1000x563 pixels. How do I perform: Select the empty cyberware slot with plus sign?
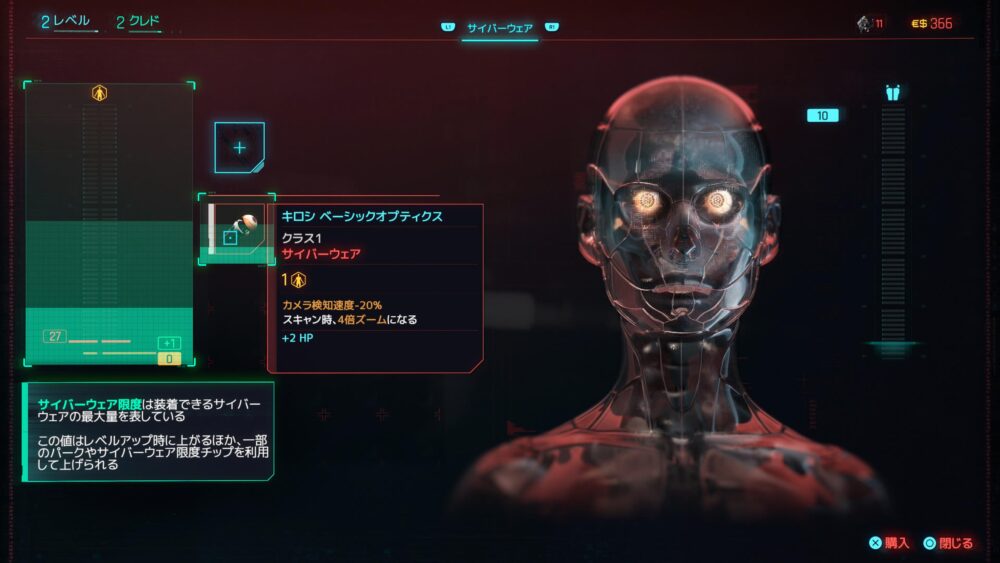pos(239,147)
